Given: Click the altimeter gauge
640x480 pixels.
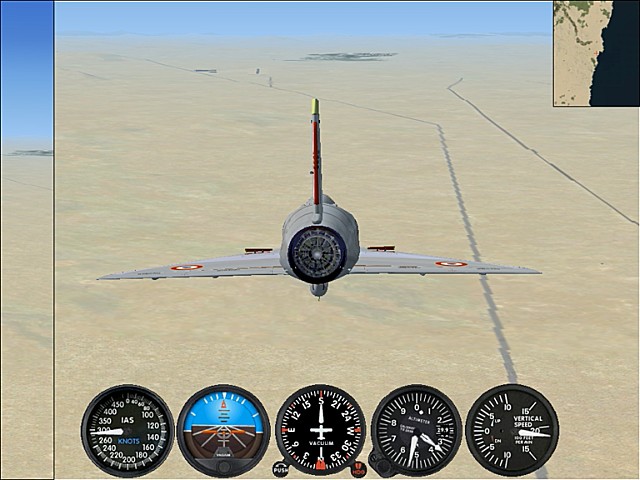Looking at the screenshot, I should [416, 430].
